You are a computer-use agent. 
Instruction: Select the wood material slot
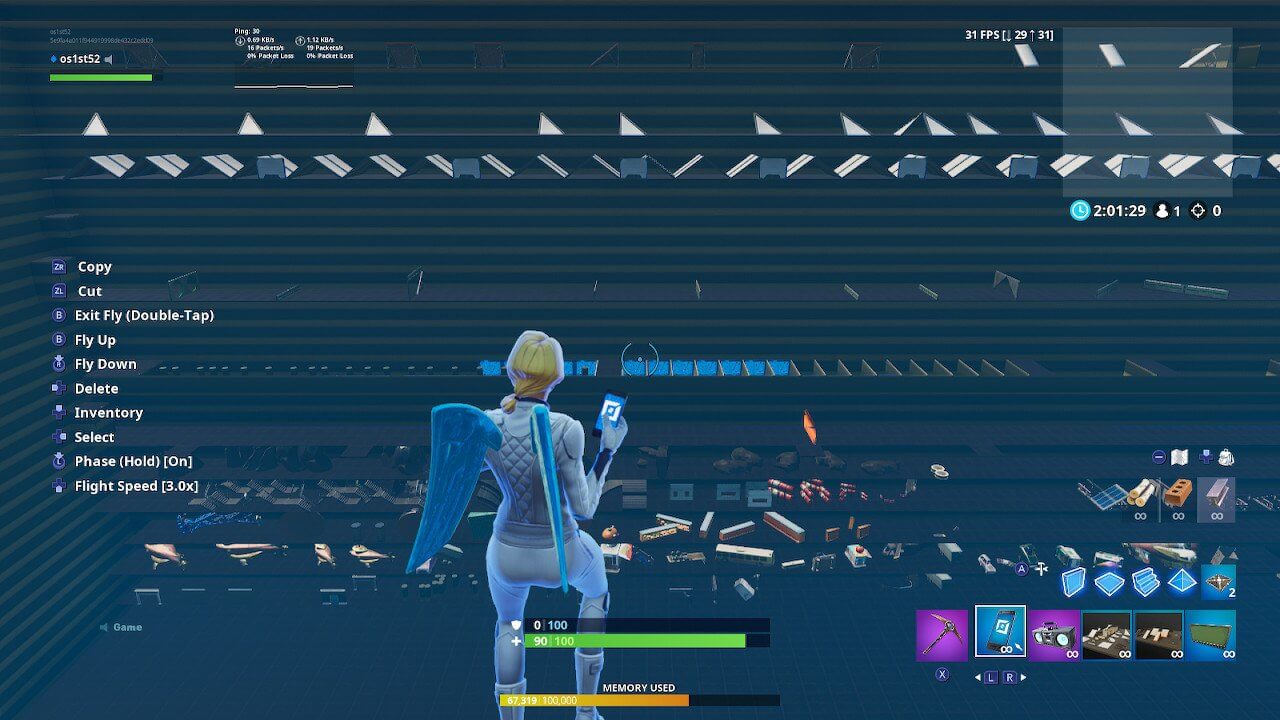1141,494
